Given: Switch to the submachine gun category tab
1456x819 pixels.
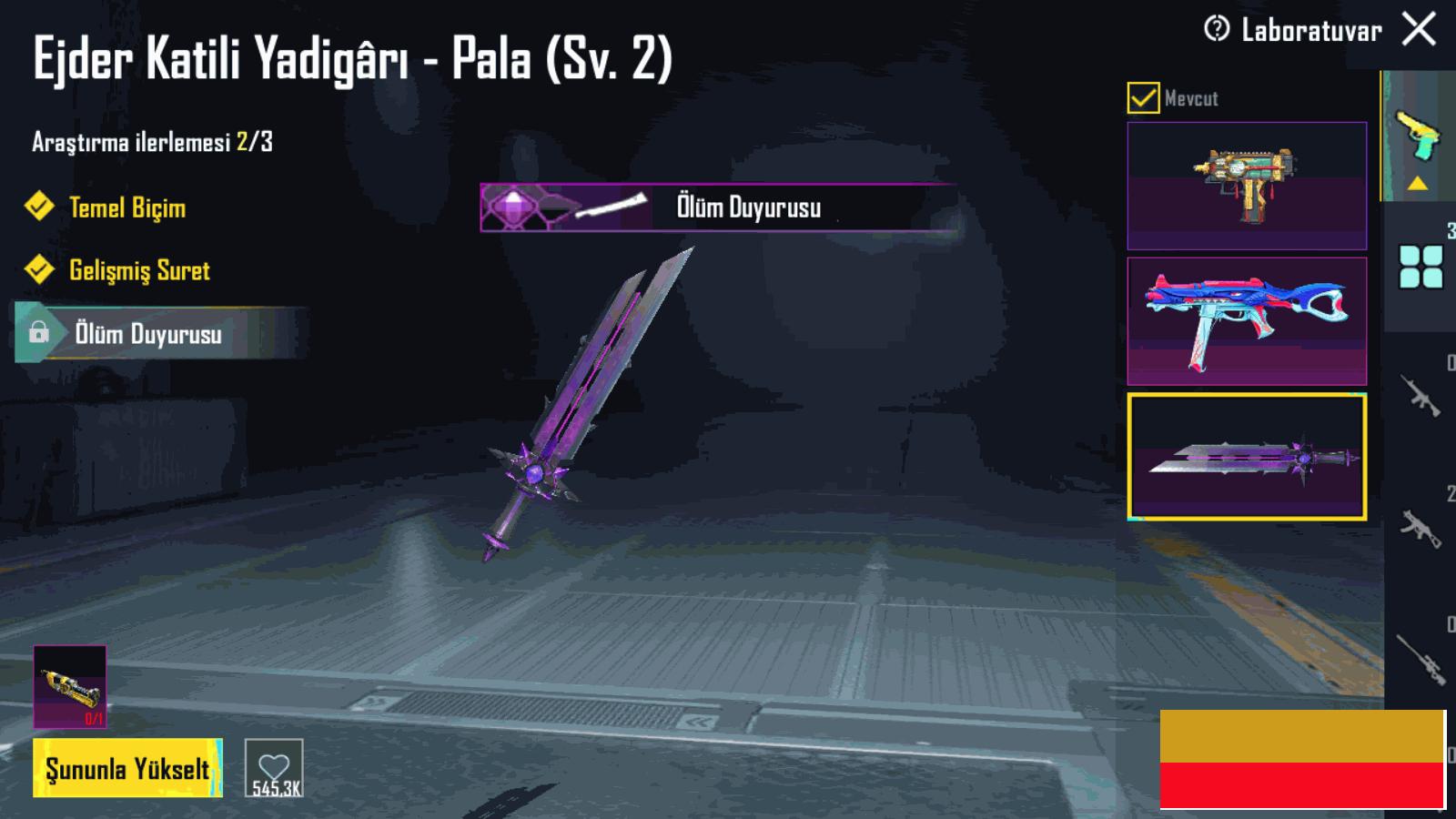Looking at the screenshot, I should click(1421, 526).
